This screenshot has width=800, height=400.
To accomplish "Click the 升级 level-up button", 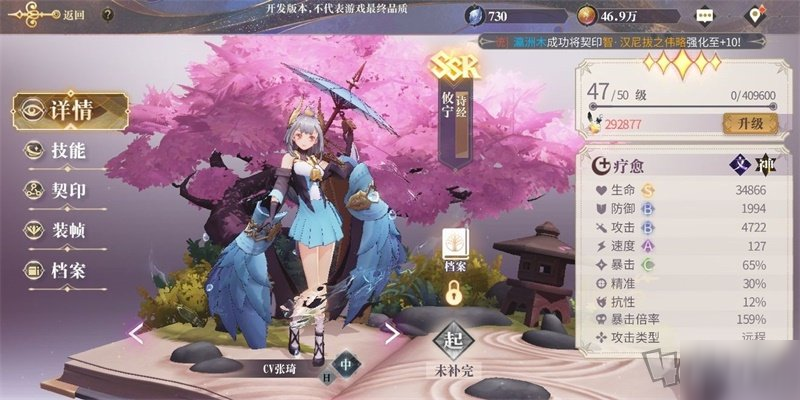I will [750, 123].
